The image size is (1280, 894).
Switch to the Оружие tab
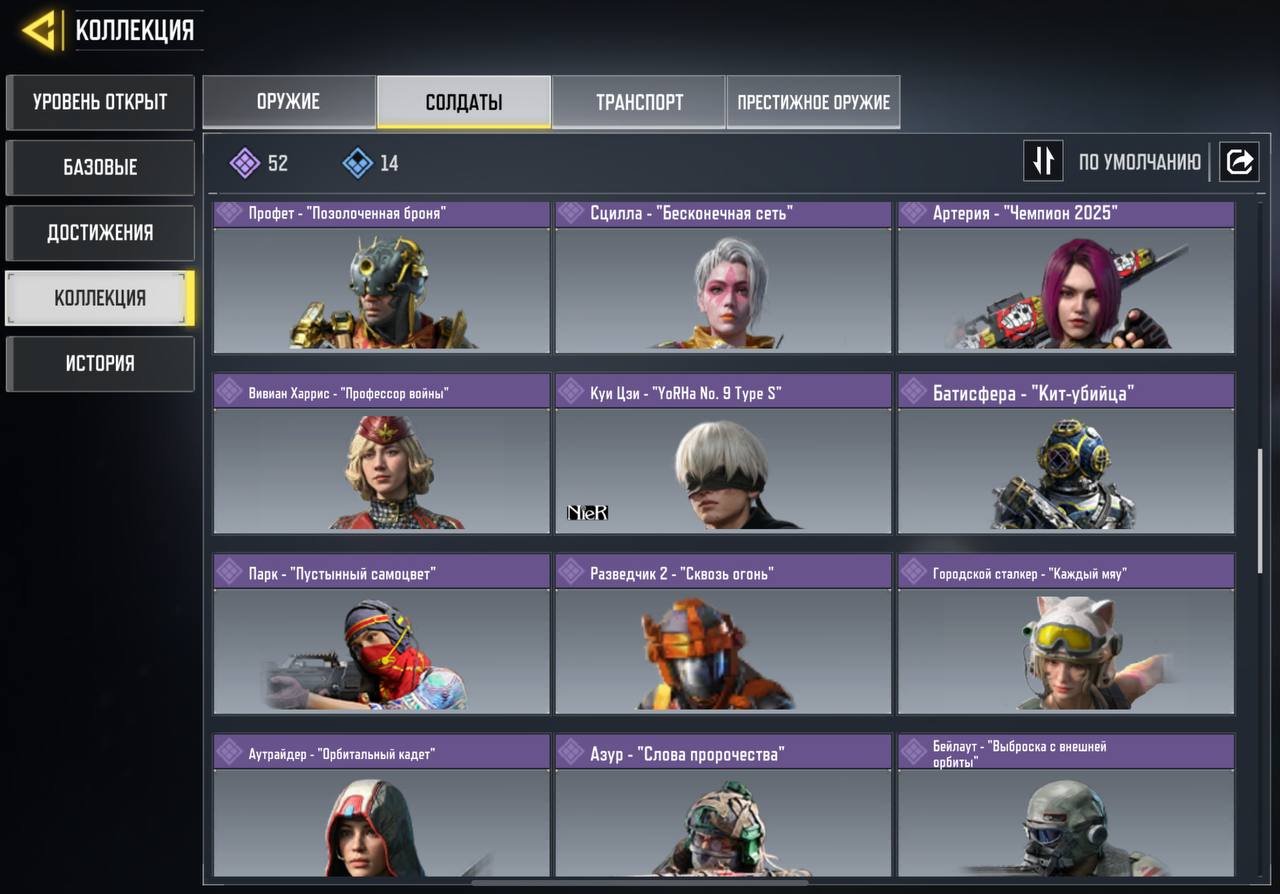289,102
